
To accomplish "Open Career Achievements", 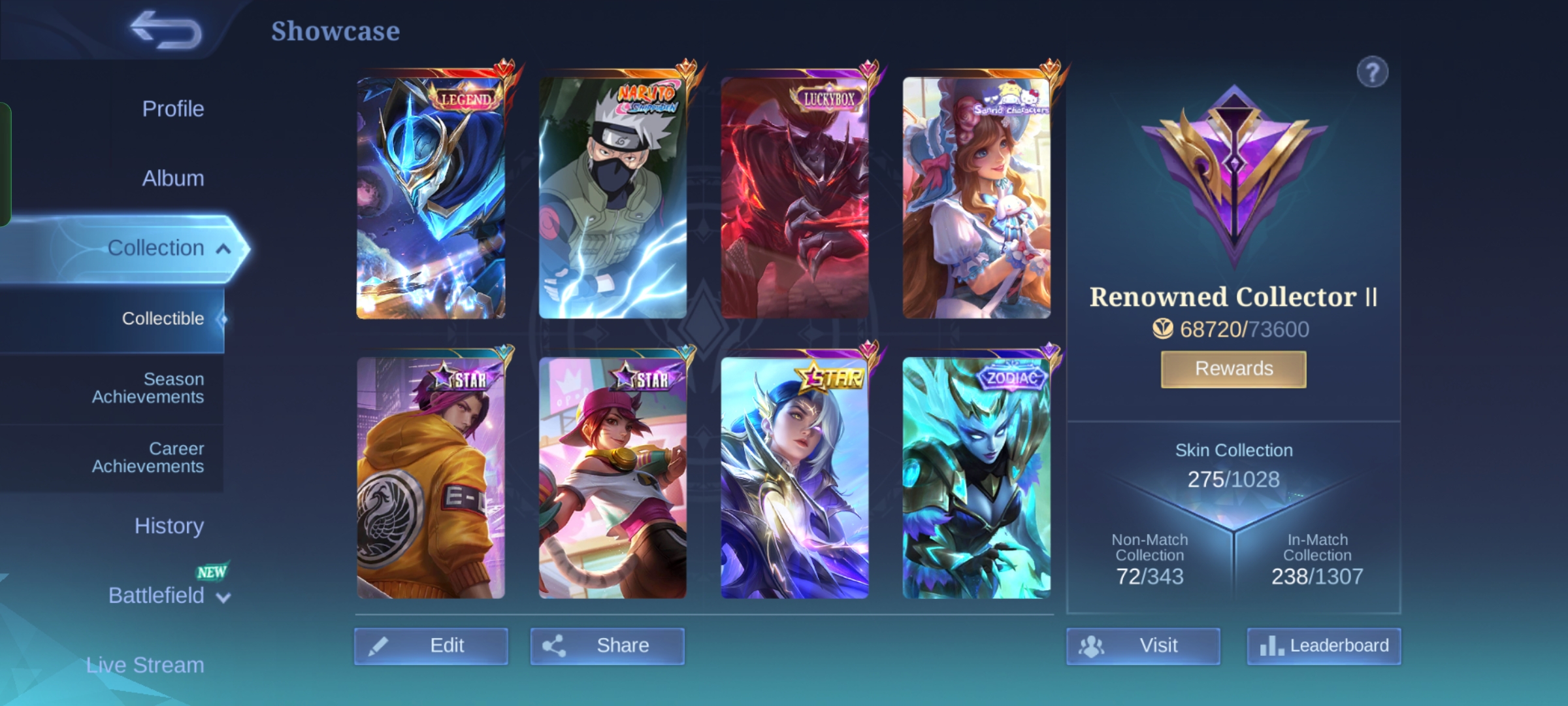I will pos(148,457).
